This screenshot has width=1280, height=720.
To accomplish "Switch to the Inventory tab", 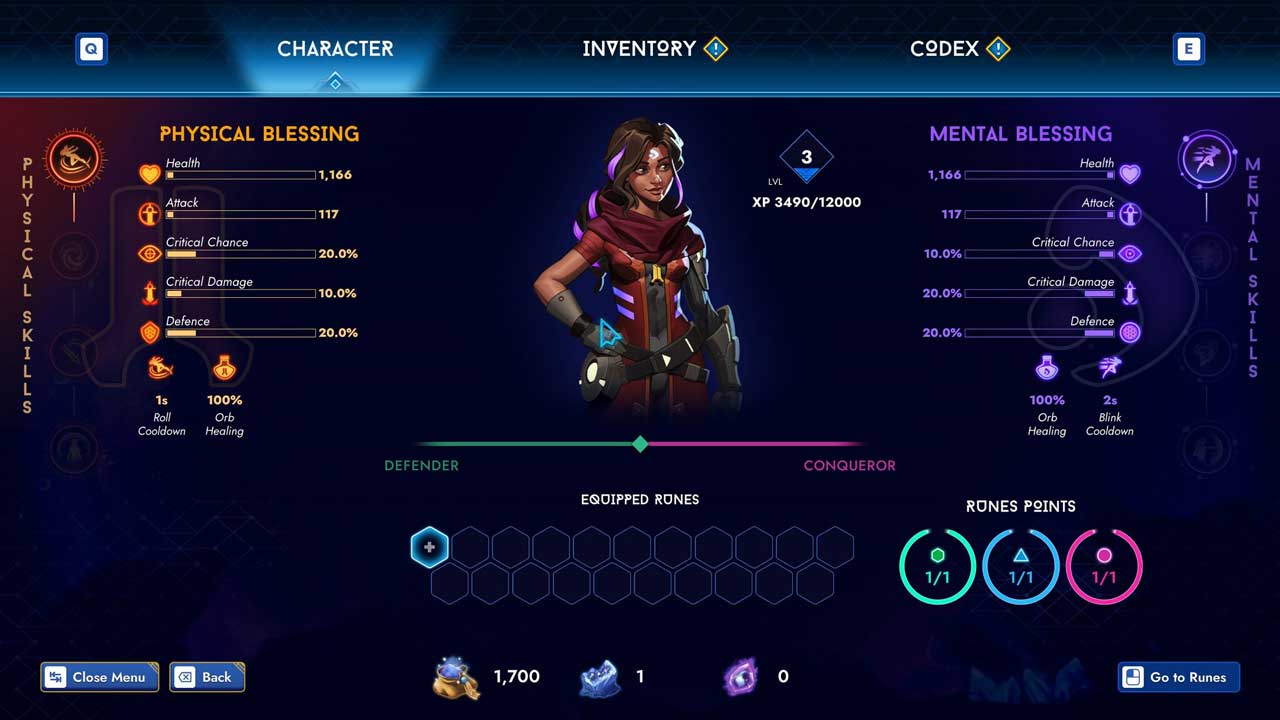I will click(x=640, y=48).
